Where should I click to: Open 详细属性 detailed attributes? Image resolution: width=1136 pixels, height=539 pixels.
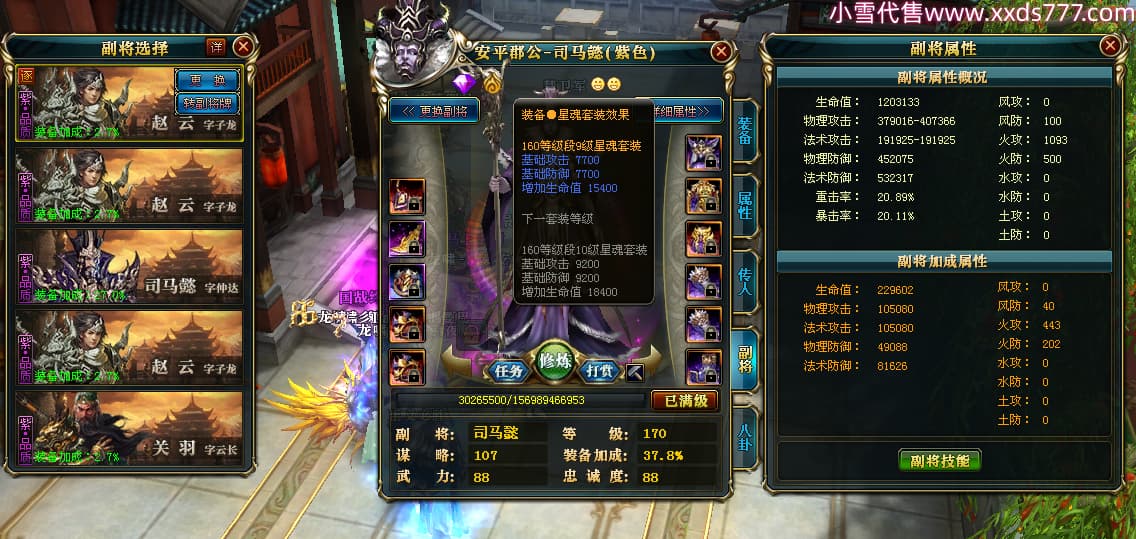687,111
